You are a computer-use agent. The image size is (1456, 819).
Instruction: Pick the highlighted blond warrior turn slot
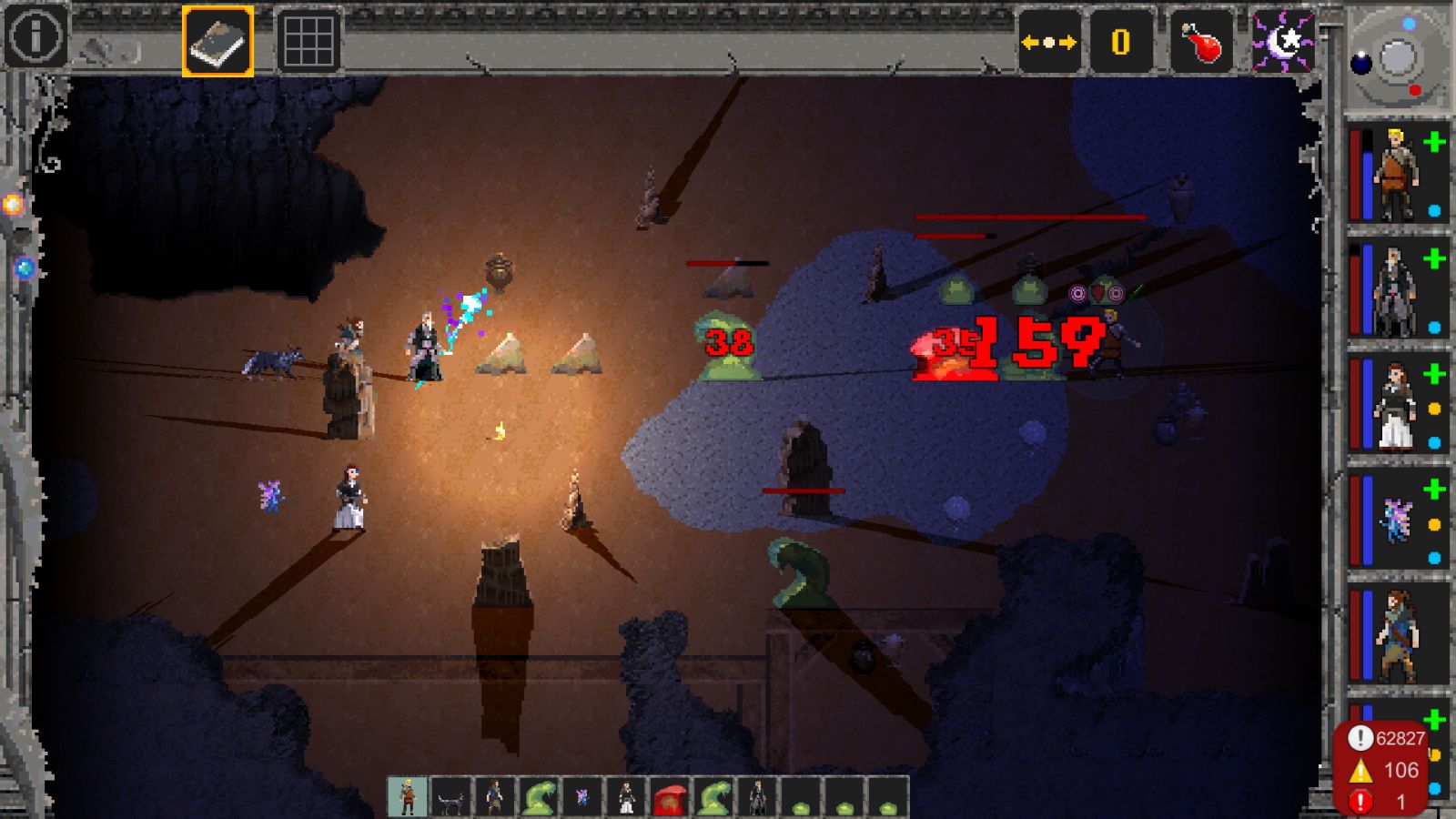pyautogui.click(x=407, y=797)
